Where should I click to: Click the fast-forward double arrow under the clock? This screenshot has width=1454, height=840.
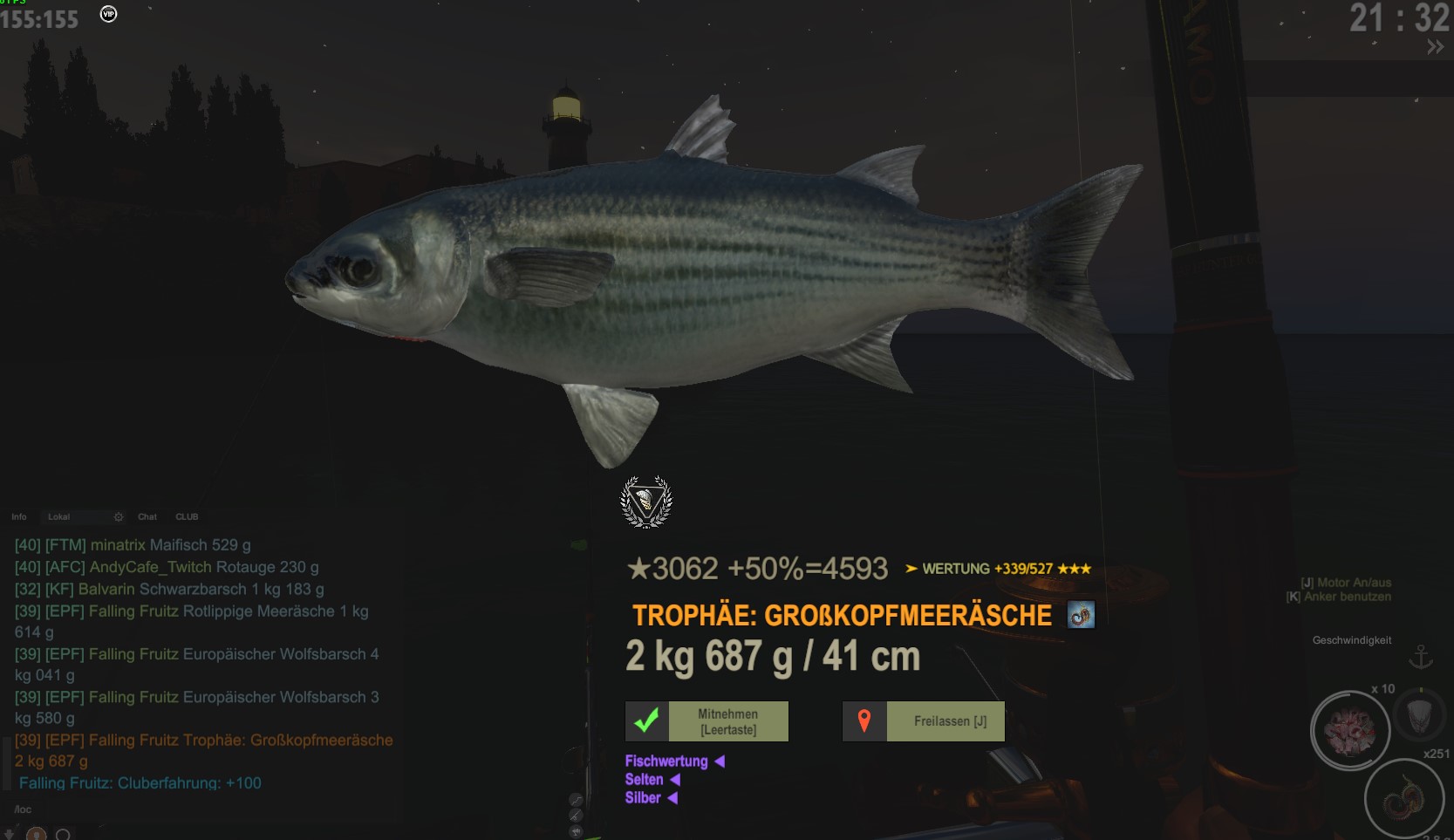tap(1435, 47)
